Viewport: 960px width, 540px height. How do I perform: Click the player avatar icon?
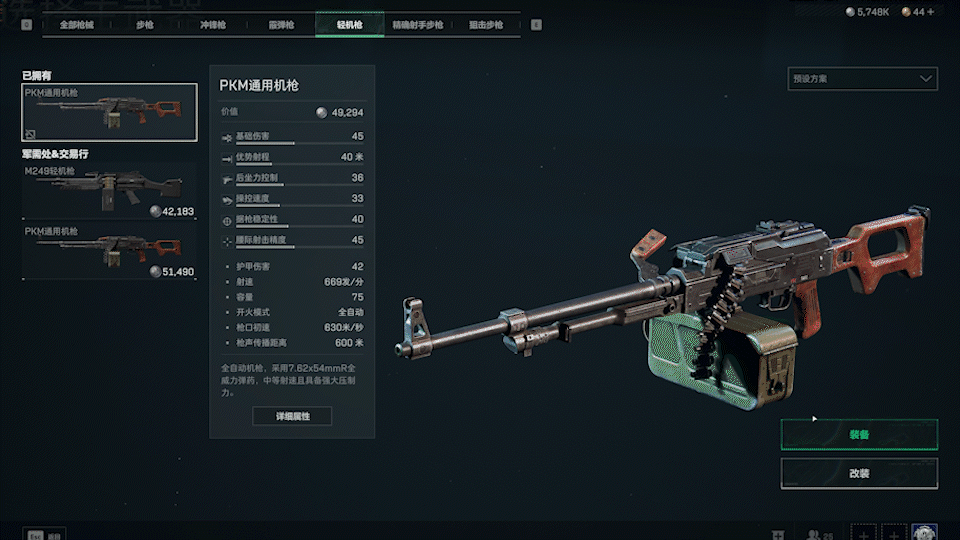(924, 533)
